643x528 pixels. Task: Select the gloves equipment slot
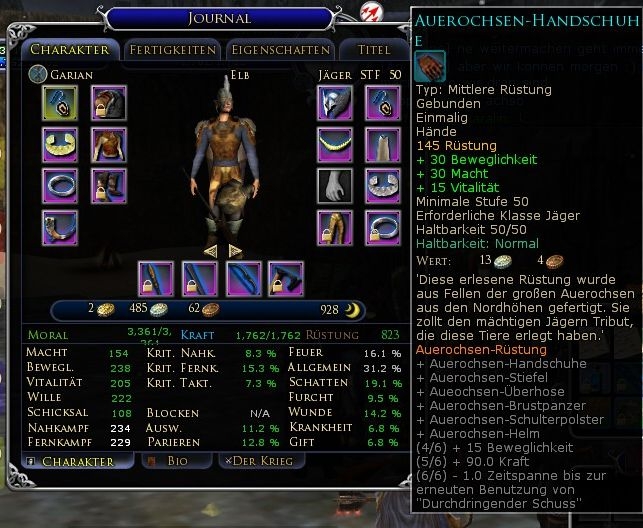click(x=334, y=186)
